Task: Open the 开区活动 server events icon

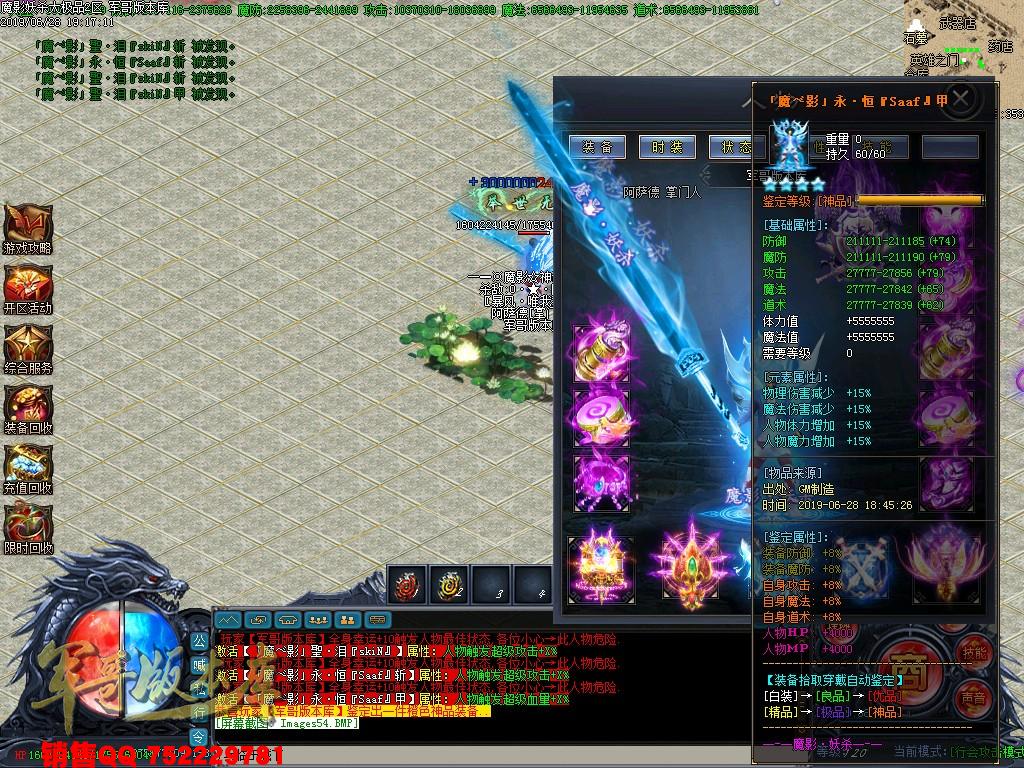Action: (27, 286)
